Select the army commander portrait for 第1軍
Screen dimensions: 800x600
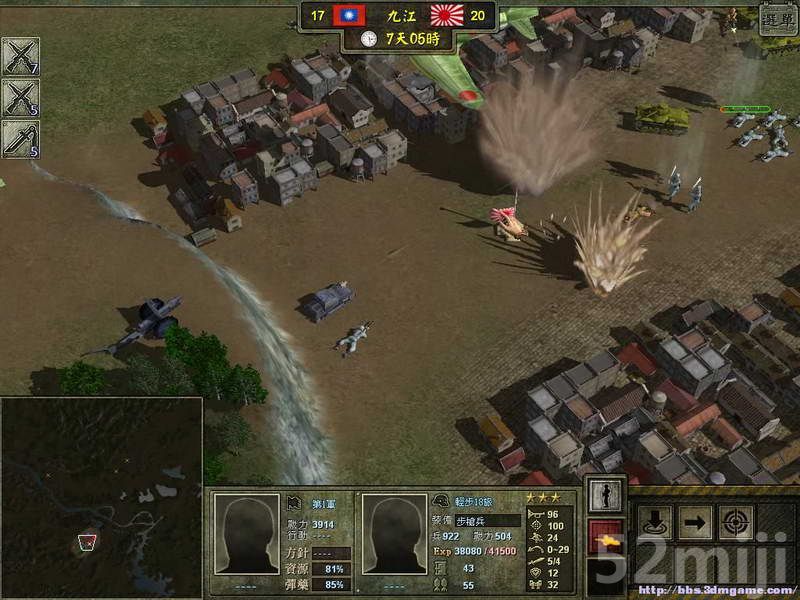(246, 536)
